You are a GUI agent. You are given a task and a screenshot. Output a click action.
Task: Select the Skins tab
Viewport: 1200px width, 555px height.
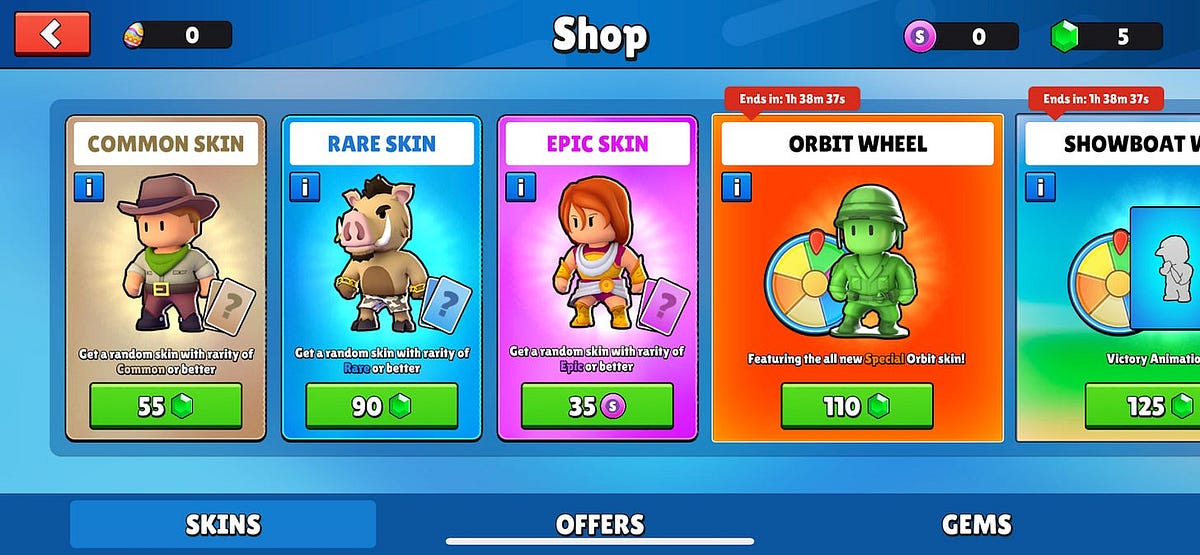click(x=223, y=524)
